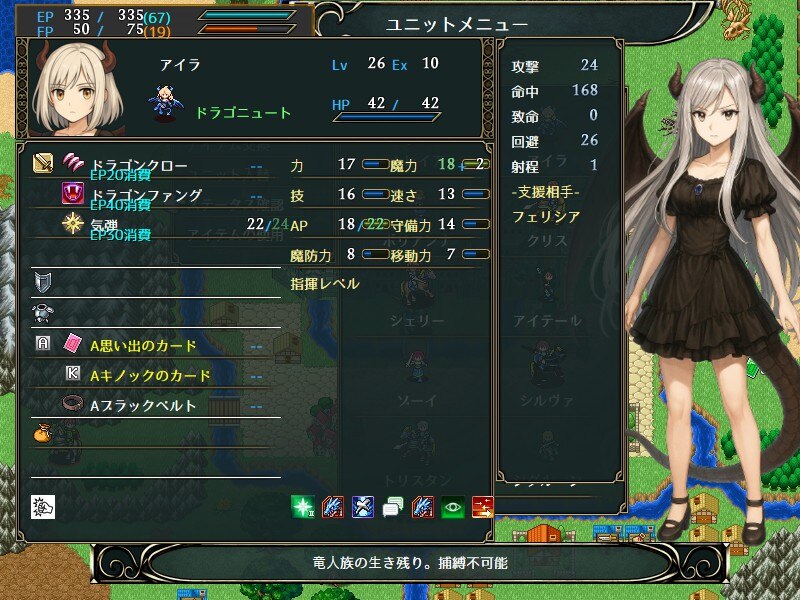This screenshot has height=600, width=800.
Task: Select the 気弾 skill entry
Action: coord(110,224)
